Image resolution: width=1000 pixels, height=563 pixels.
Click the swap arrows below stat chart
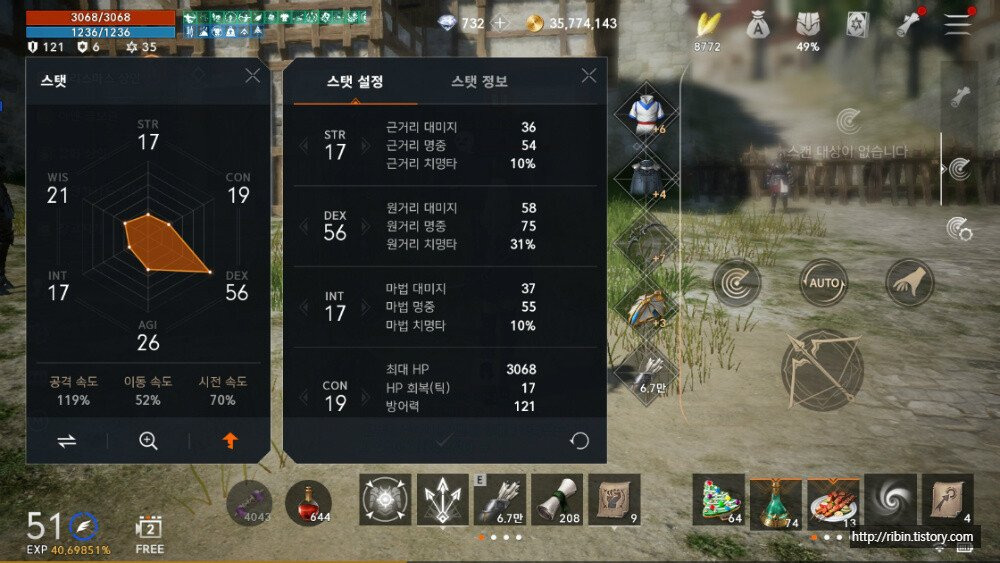pos(67,440)
